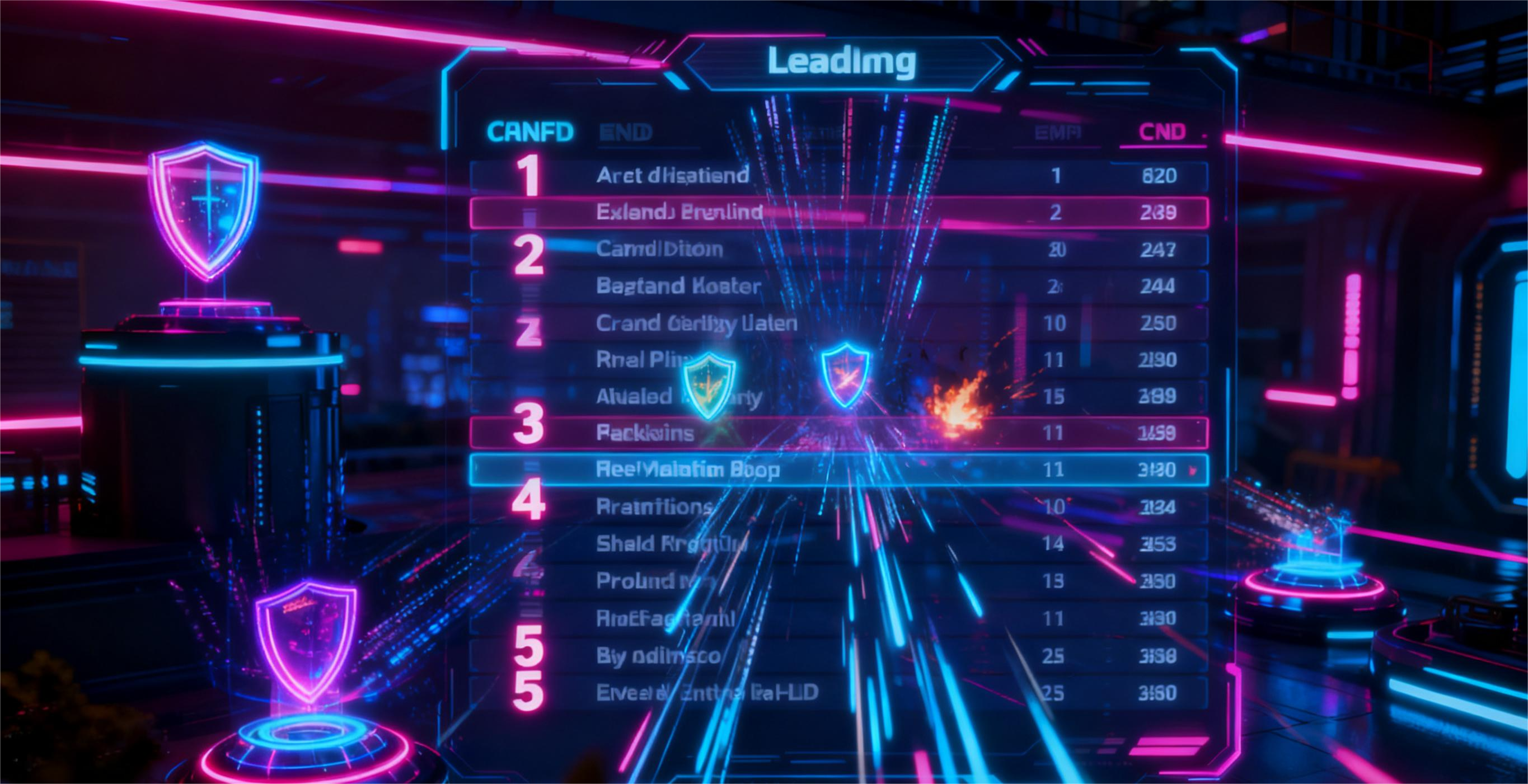
Task: Sort by the CND column header
Action: coord(1162,132)
